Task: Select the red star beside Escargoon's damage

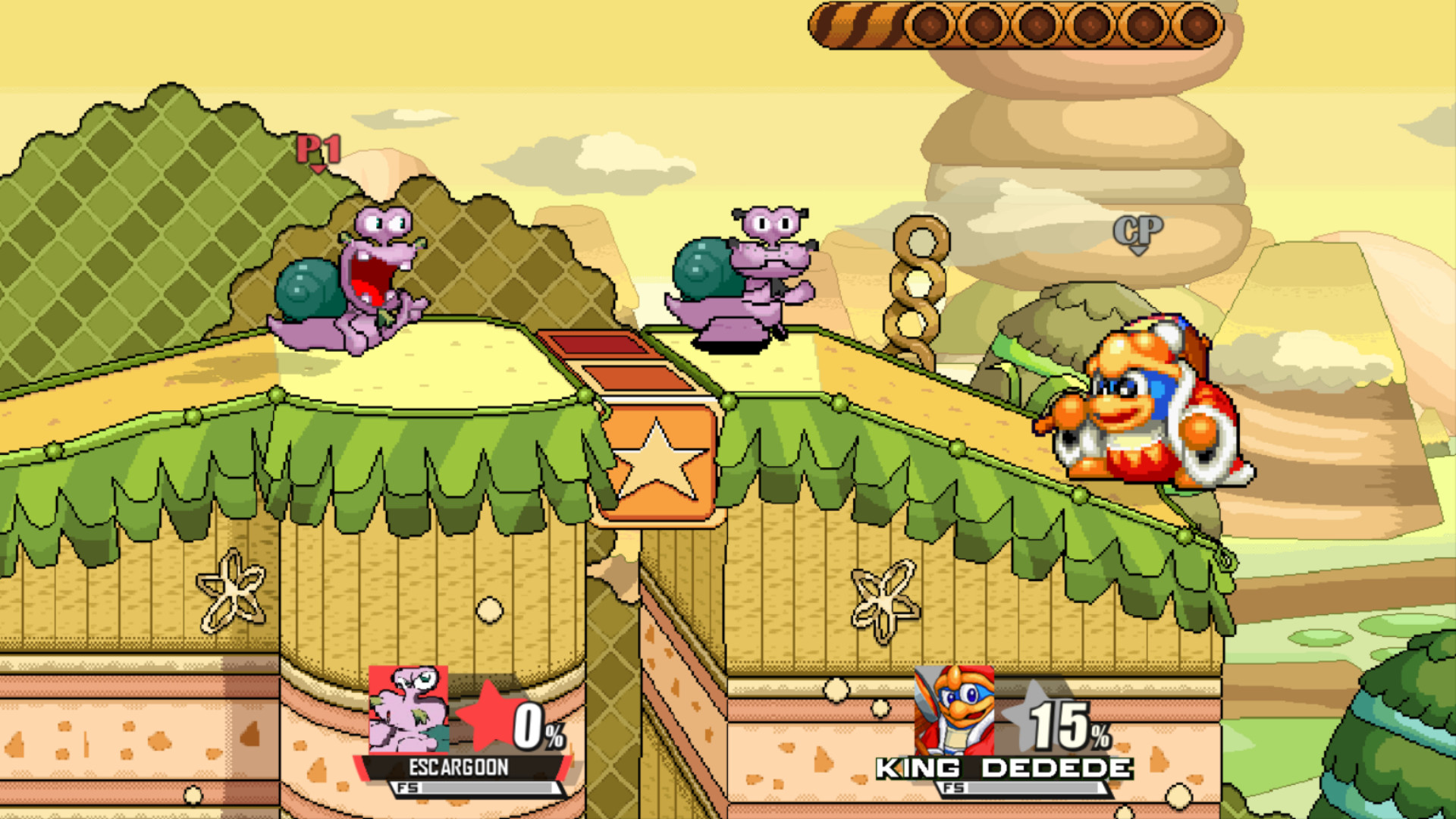Action: (x=486, y=717)
